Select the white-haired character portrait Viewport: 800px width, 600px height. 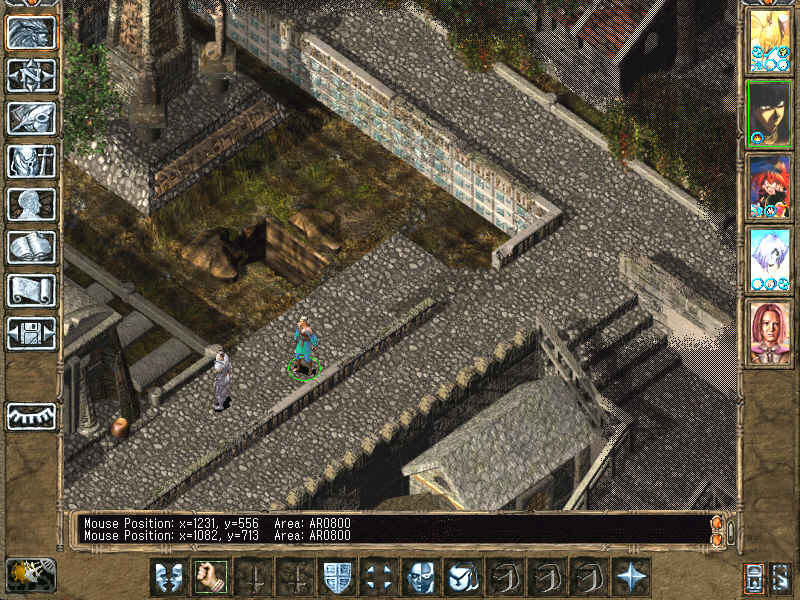pos(769,260)
